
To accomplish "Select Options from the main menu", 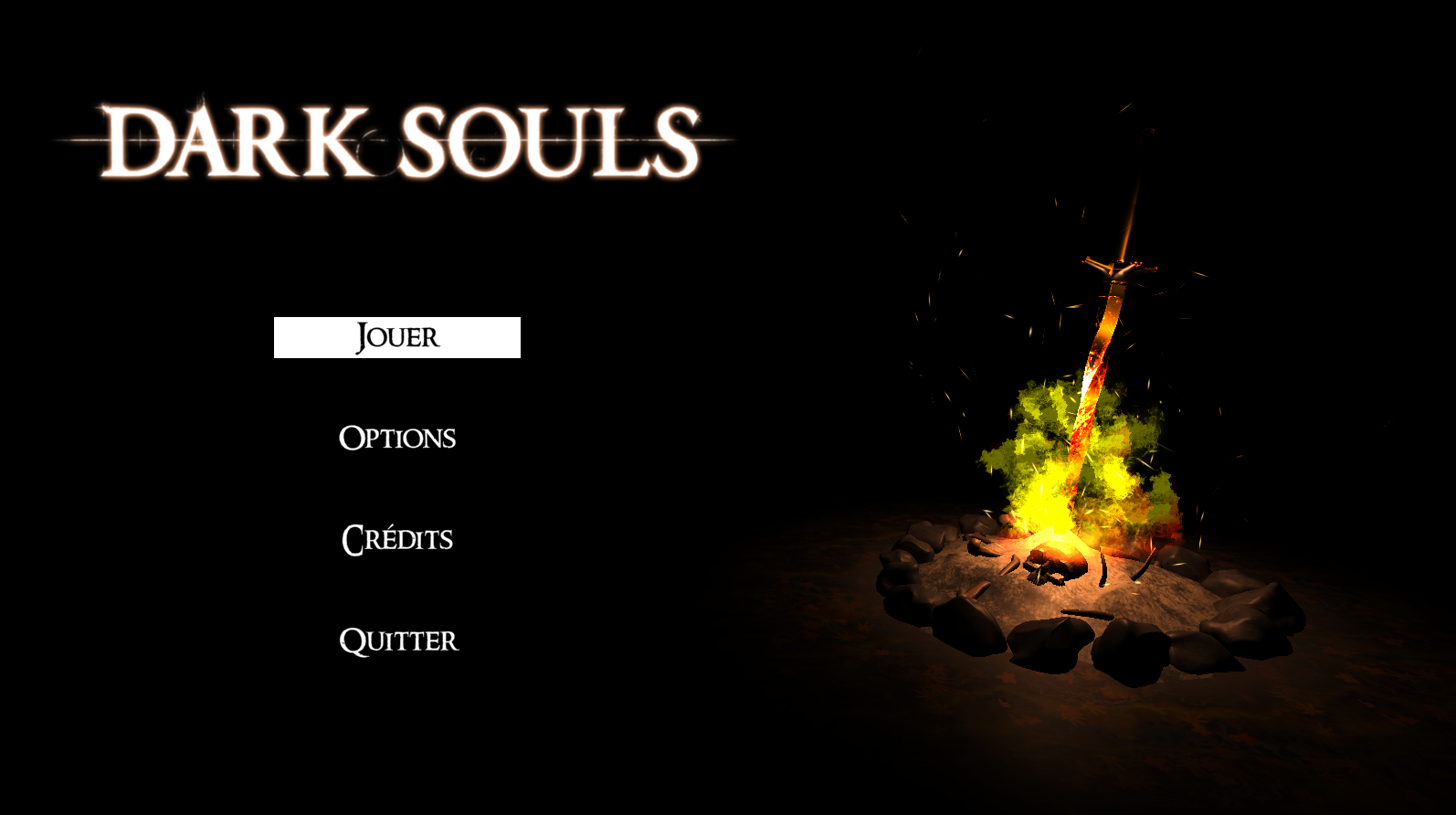I will (x=396, y=438).
